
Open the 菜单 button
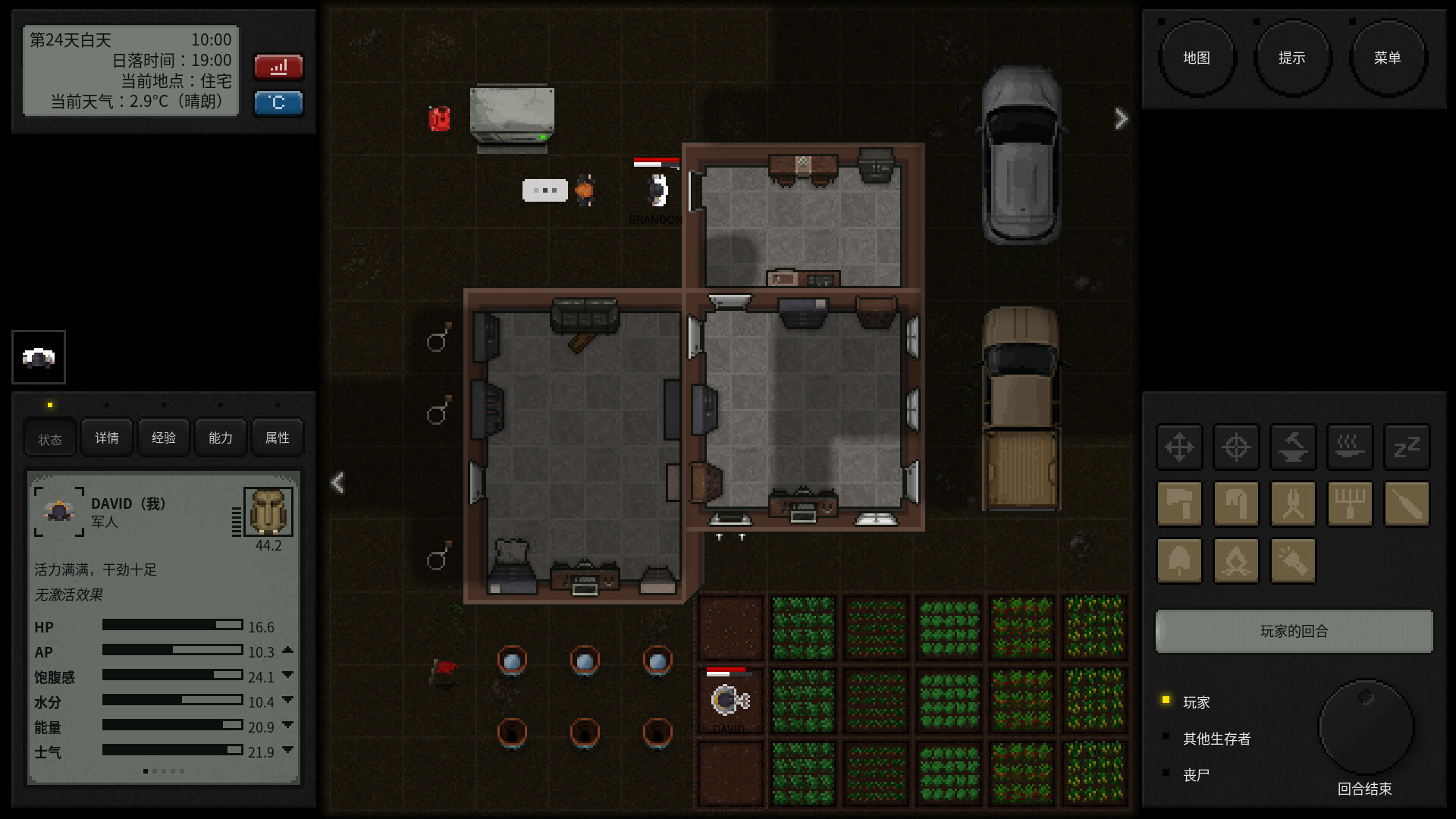coord(1388,57)
